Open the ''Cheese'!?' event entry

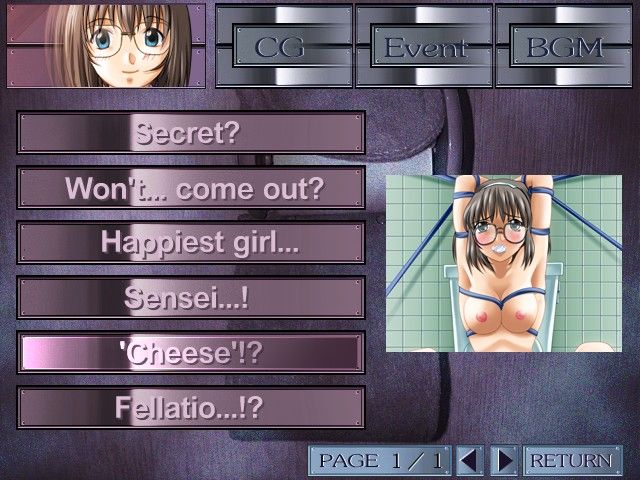pos(191,353)
